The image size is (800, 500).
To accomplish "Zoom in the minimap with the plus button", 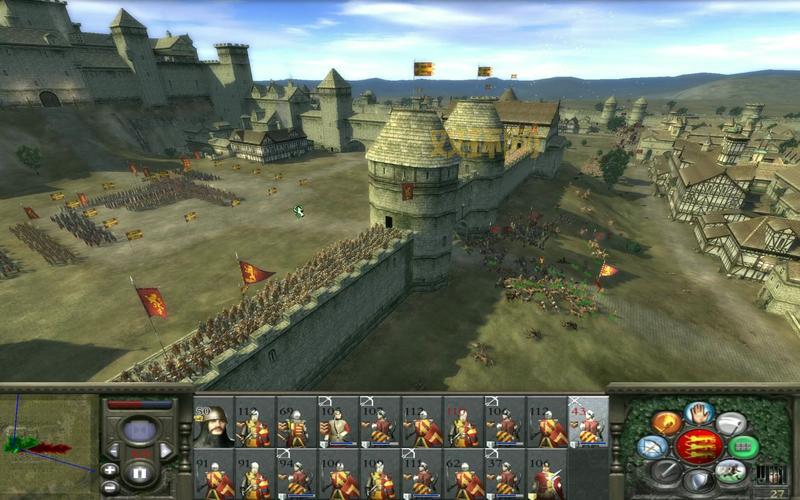I will [109, 469].
